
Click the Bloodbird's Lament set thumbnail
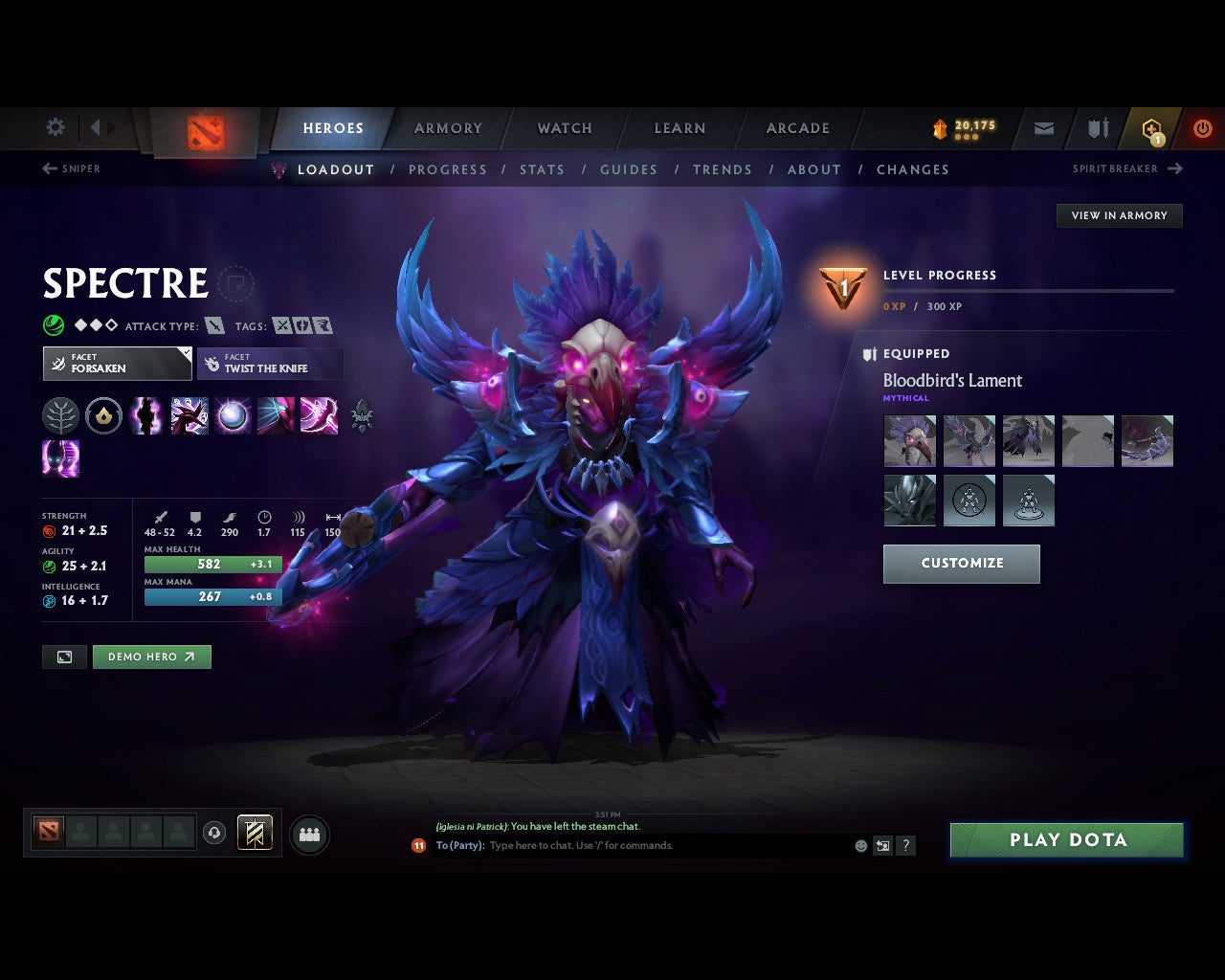point(909,440)
